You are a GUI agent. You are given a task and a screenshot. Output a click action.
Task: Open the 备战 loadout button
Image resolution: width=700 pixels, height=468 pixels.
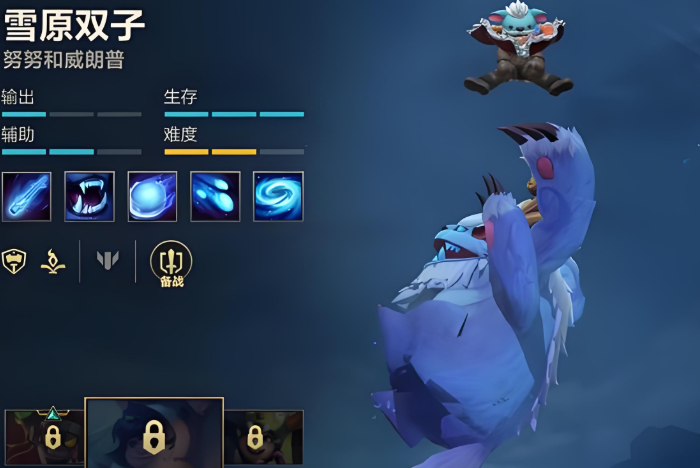(171, 263)
